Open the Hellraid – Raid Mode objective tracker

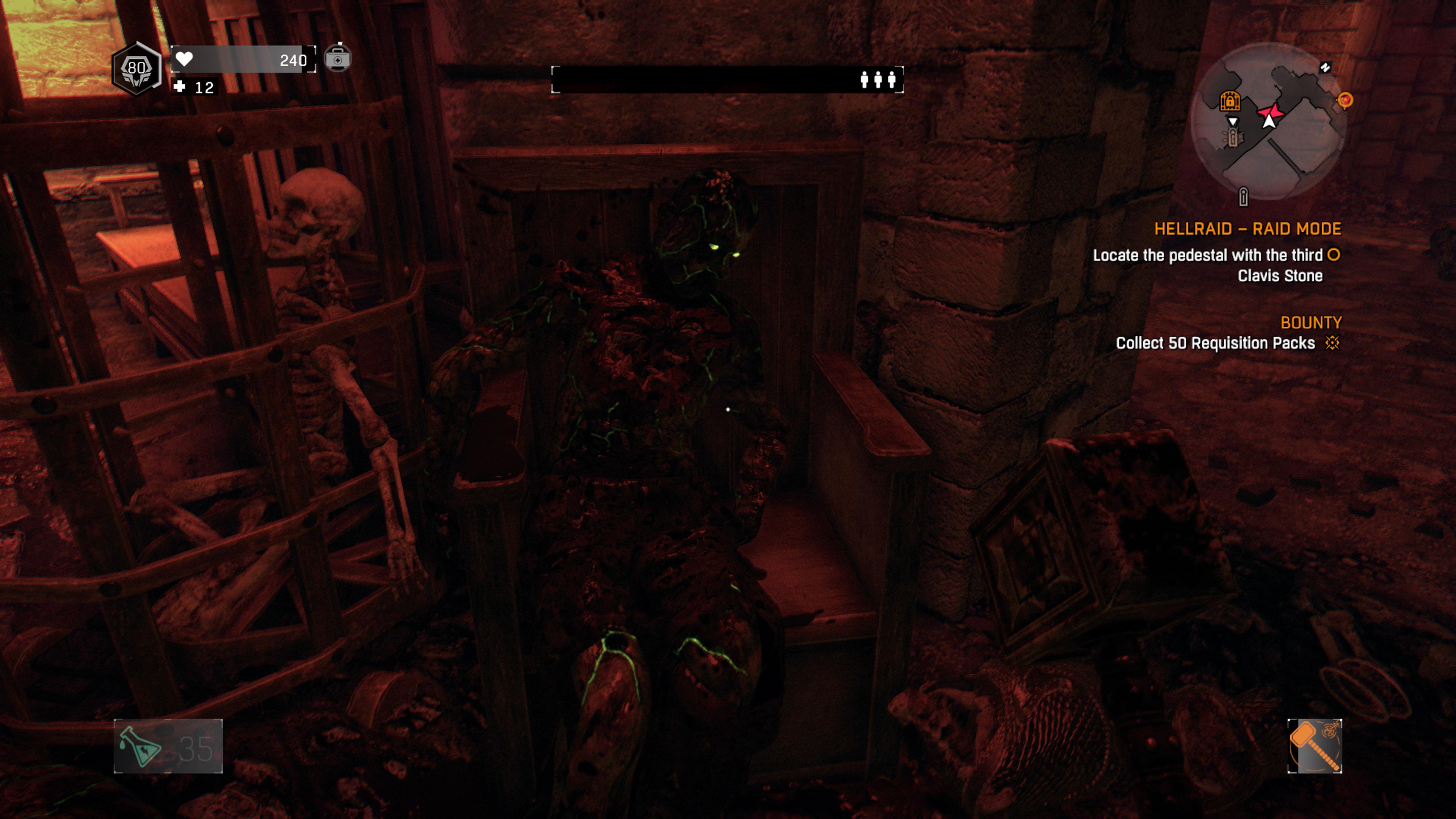click(x=1247, y=229)
